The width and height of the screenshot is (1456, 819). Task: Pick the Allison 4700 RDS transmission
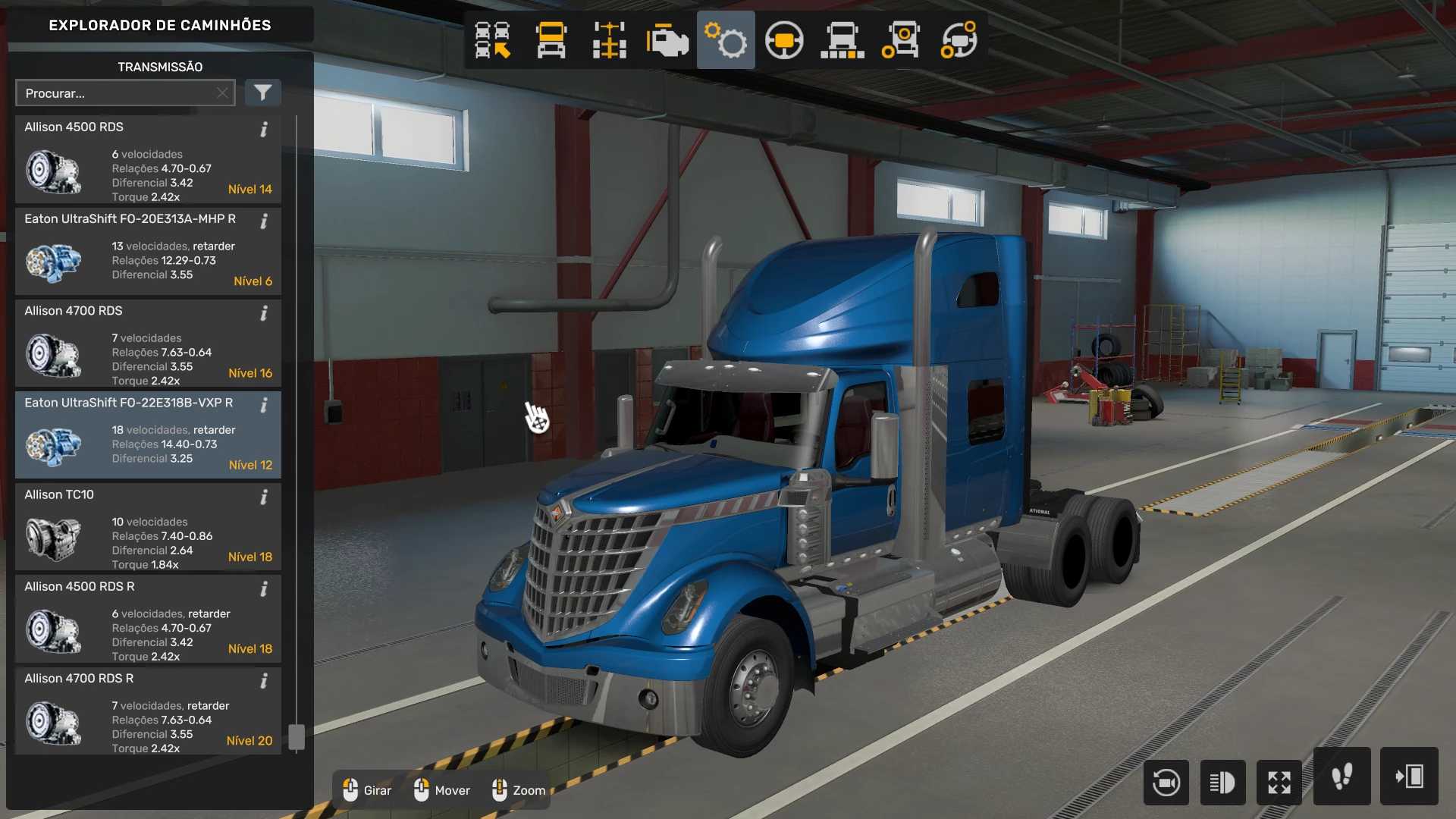pyautogui.click(x=148, y=344)
